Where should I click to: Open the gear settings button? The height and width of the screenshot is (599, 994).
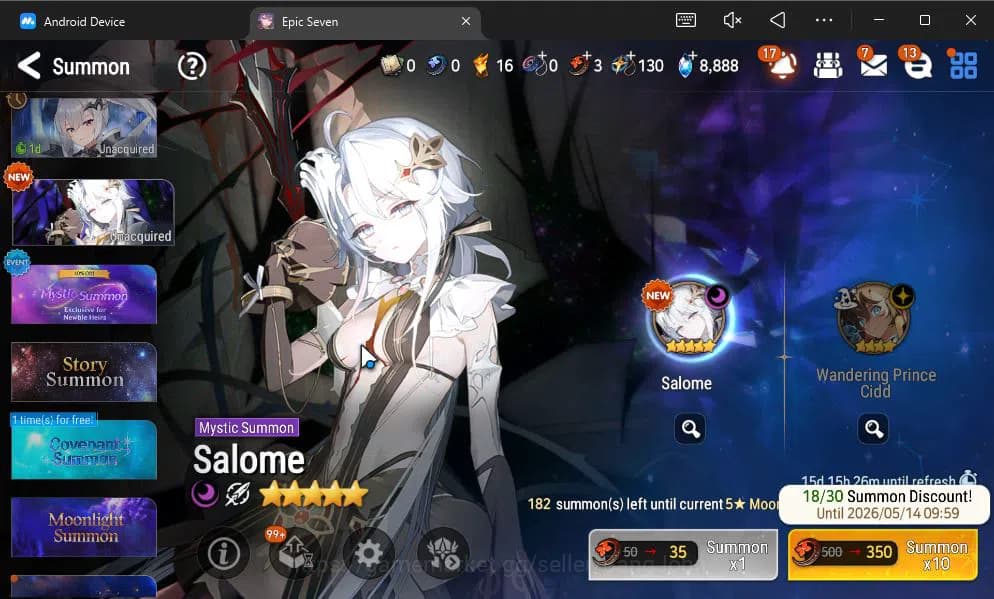click(x=368, y=554)
